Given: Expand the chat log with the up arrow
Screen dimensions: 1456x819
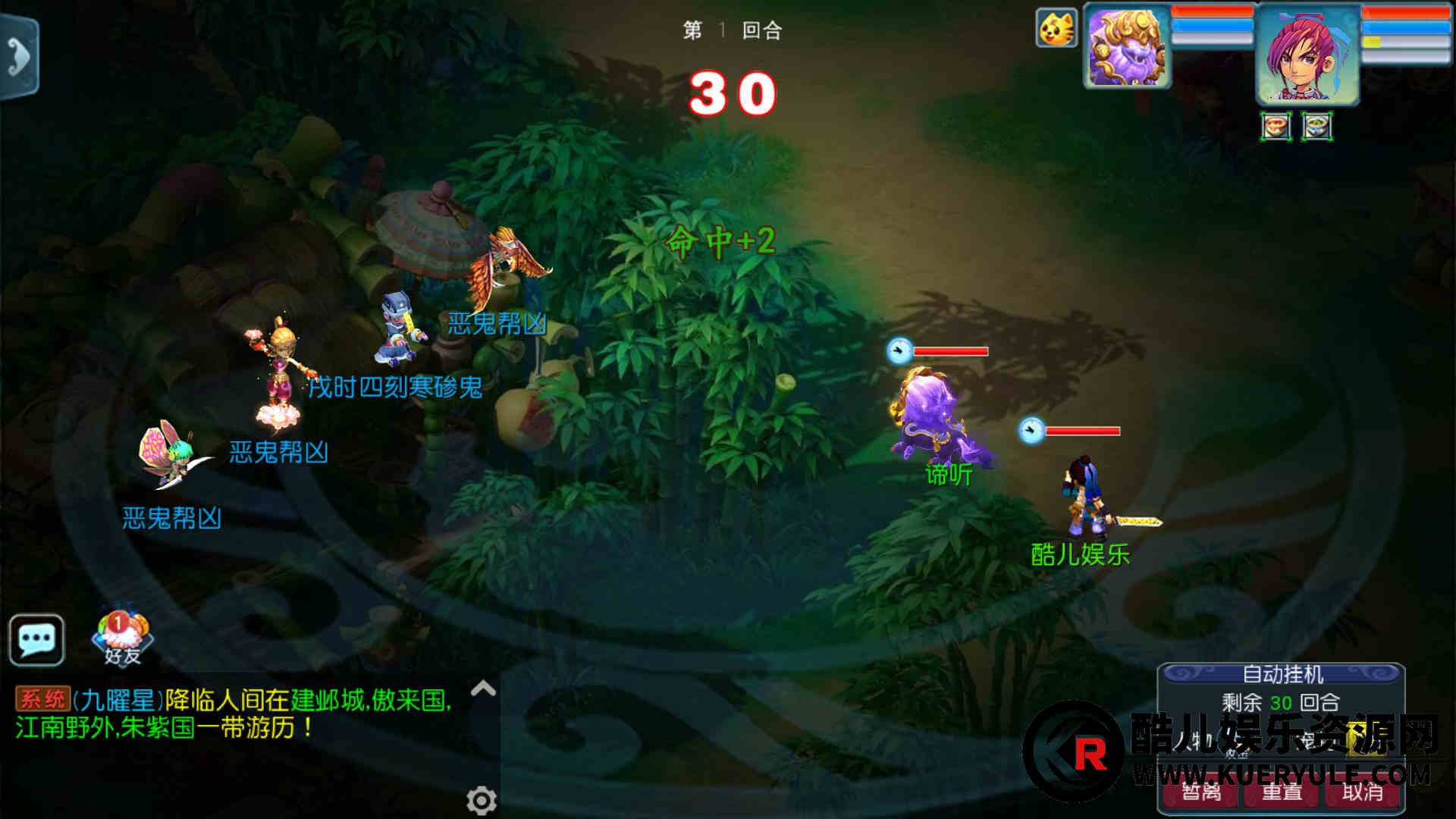Looking at the screenshot, I should (x=483, y=689).
